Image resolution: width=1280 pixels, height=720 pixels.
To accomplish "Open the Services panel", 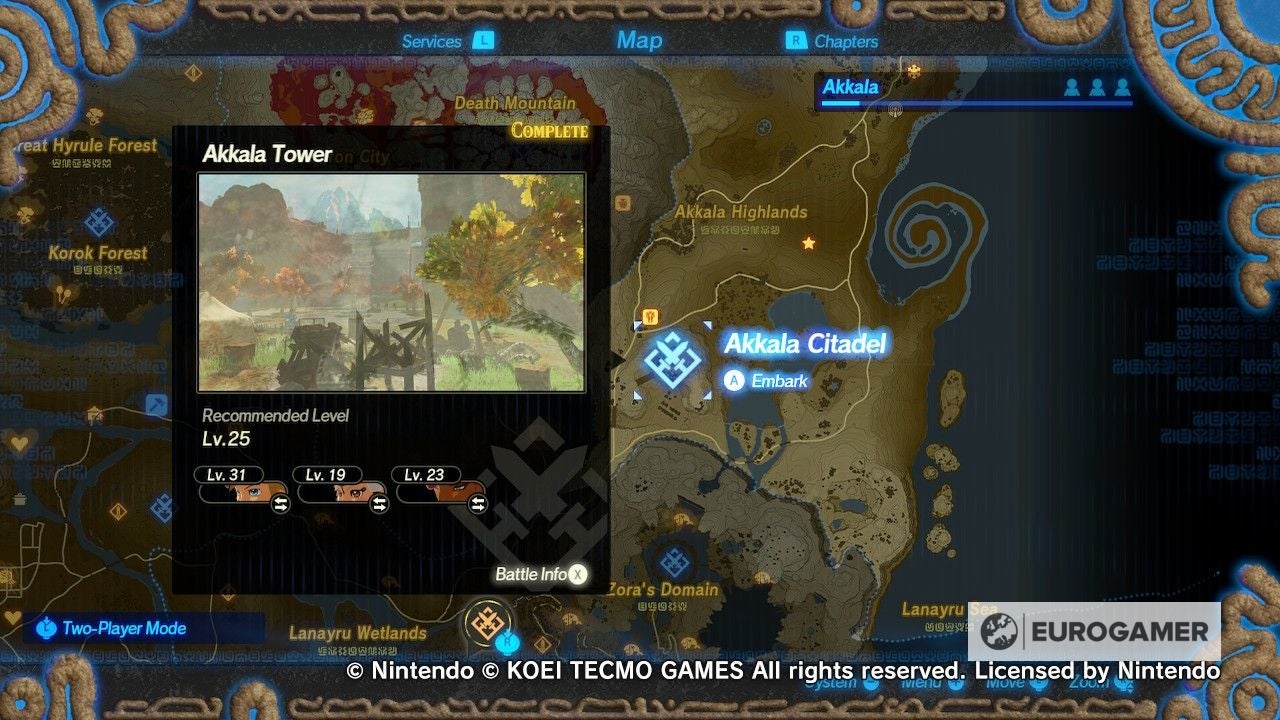I will point(432,41).
